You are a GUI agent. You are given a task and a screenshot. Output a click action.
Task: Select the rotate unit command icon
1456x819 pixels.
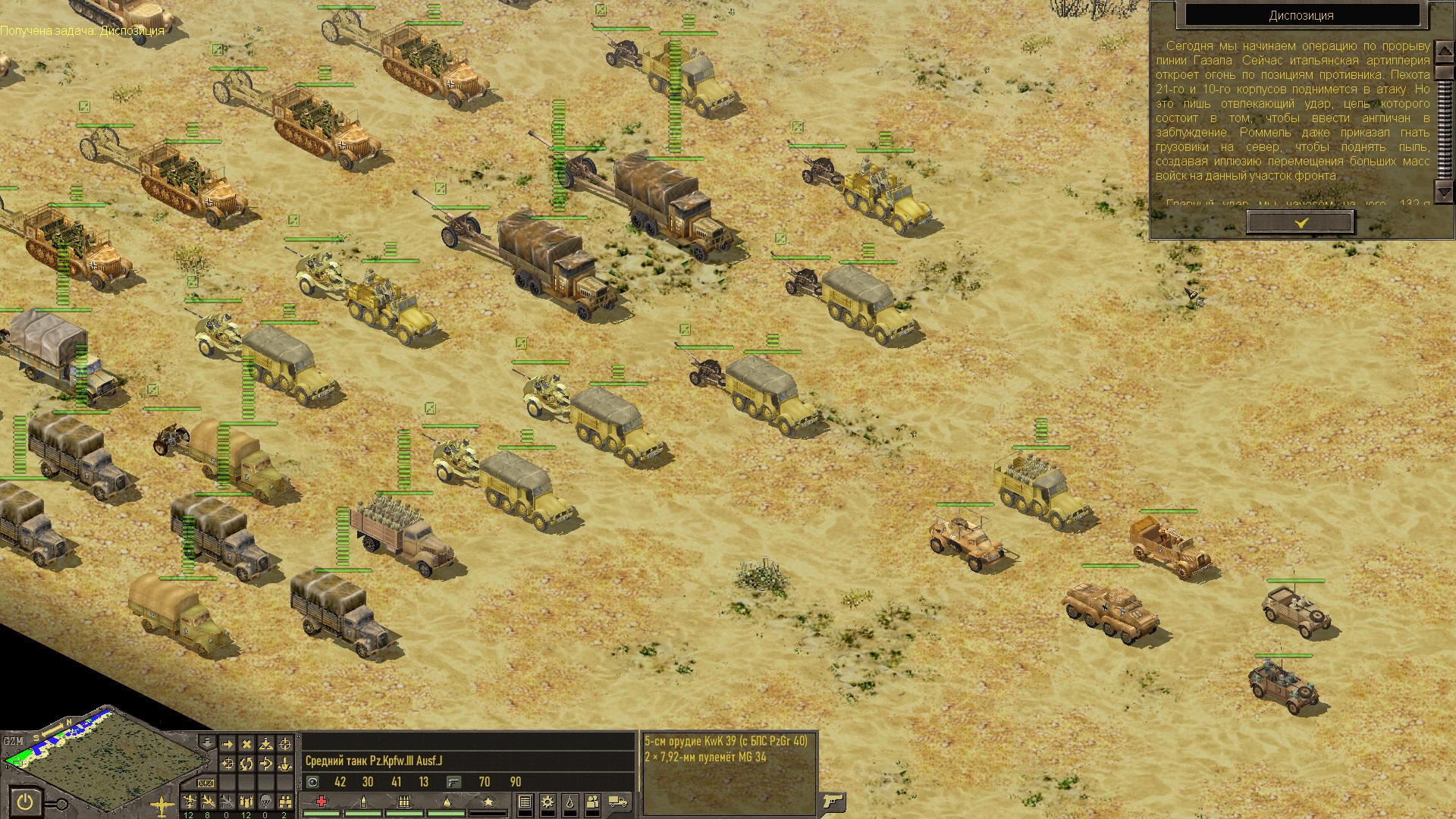(246, 764)
